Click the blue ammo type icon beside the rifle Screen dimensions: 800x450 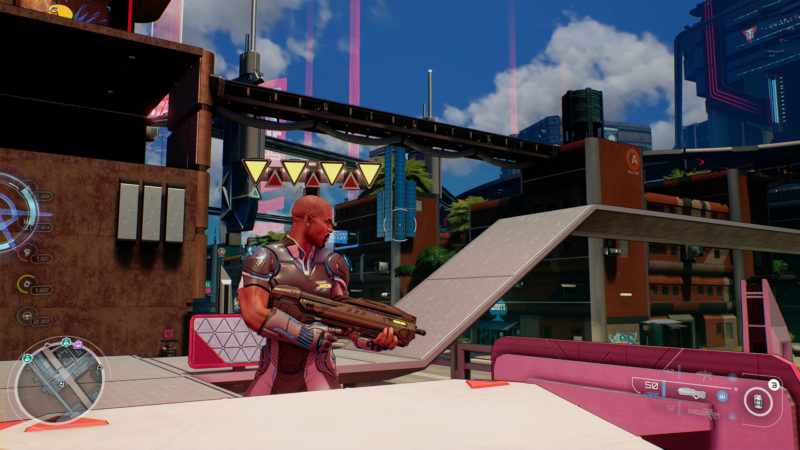click(x=721, y=395)
